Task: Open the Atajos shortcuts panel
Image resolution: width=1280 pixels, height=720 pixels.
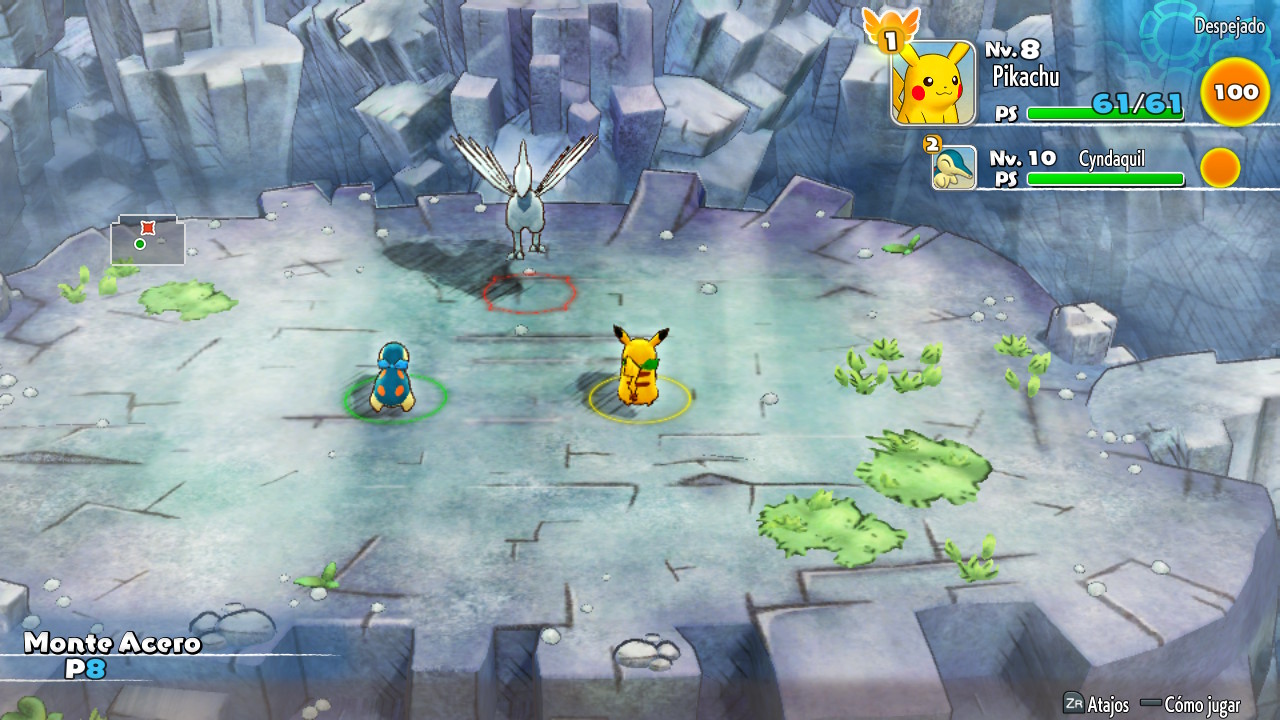Action: click(x=1097, y=704)
